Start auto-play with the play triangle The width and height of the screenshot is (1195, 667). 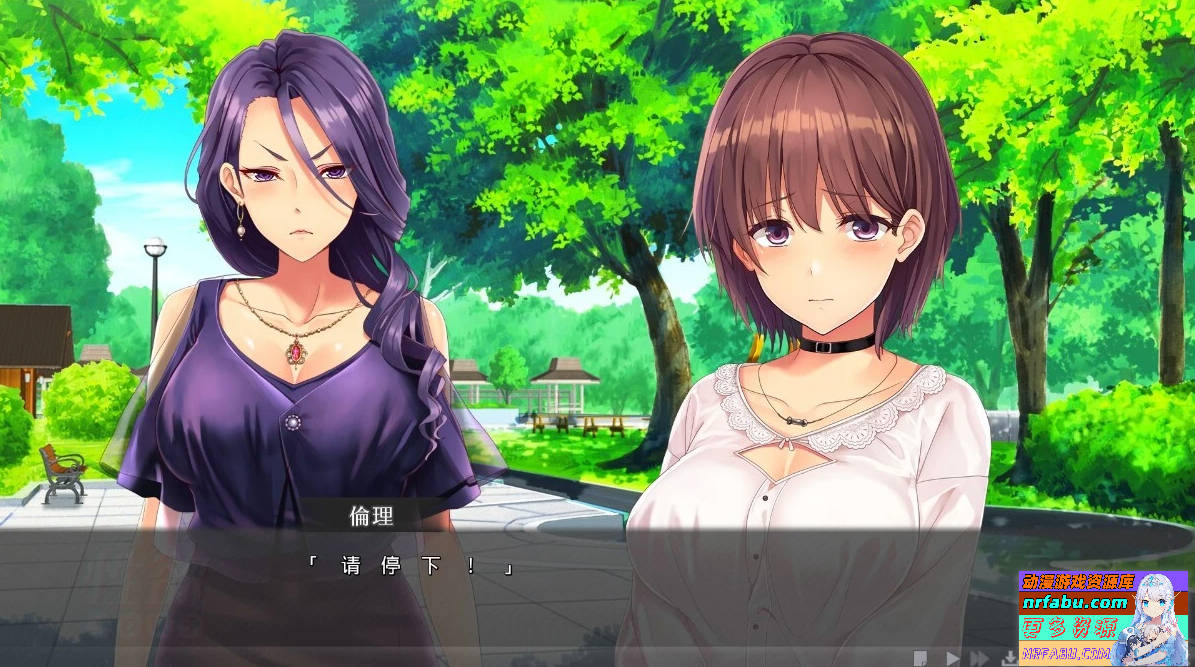tap(952, 658)
